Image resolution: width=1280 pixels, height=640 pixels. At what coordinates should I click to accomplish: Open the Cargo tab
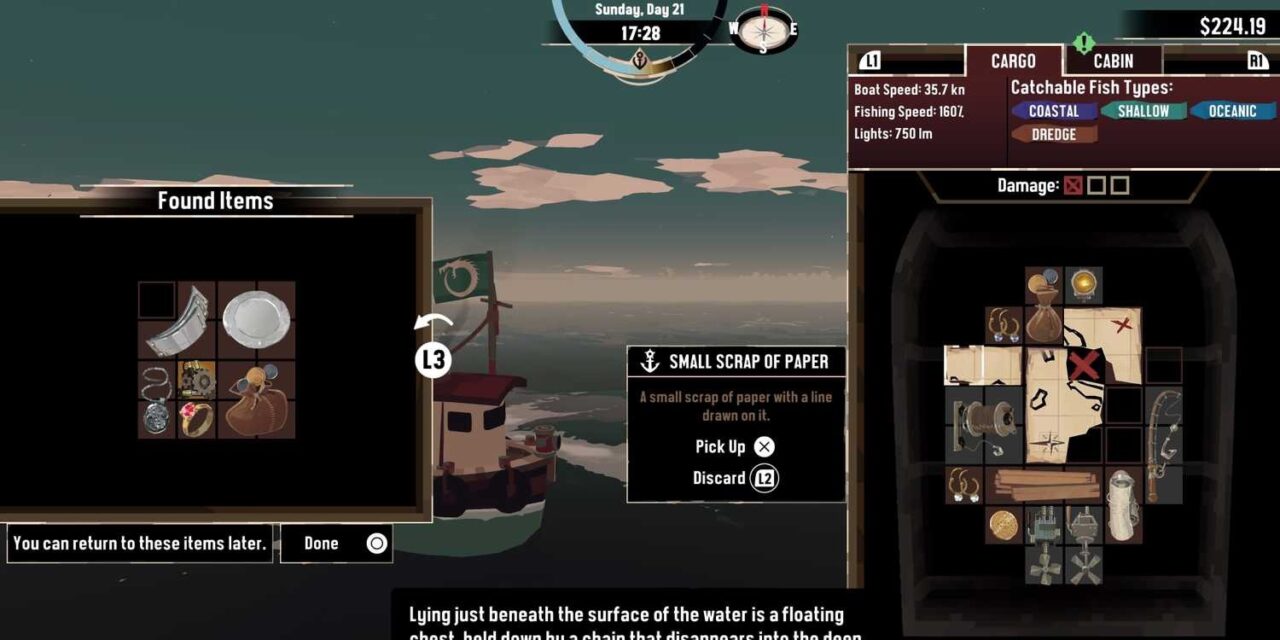(1013, 61)
